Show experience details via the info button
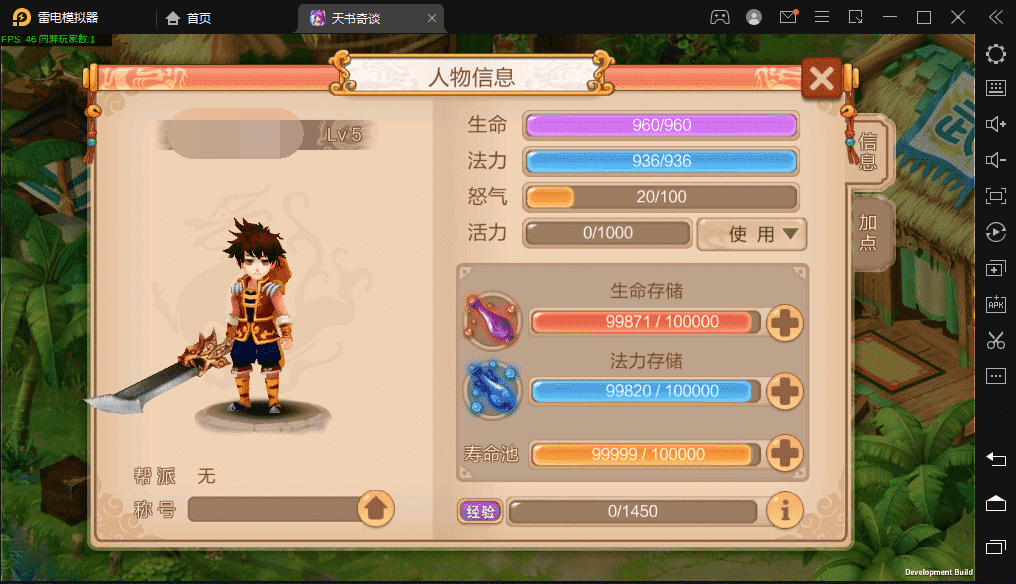The height and width of the screenshot is (584, 1016). click(785, 511)
